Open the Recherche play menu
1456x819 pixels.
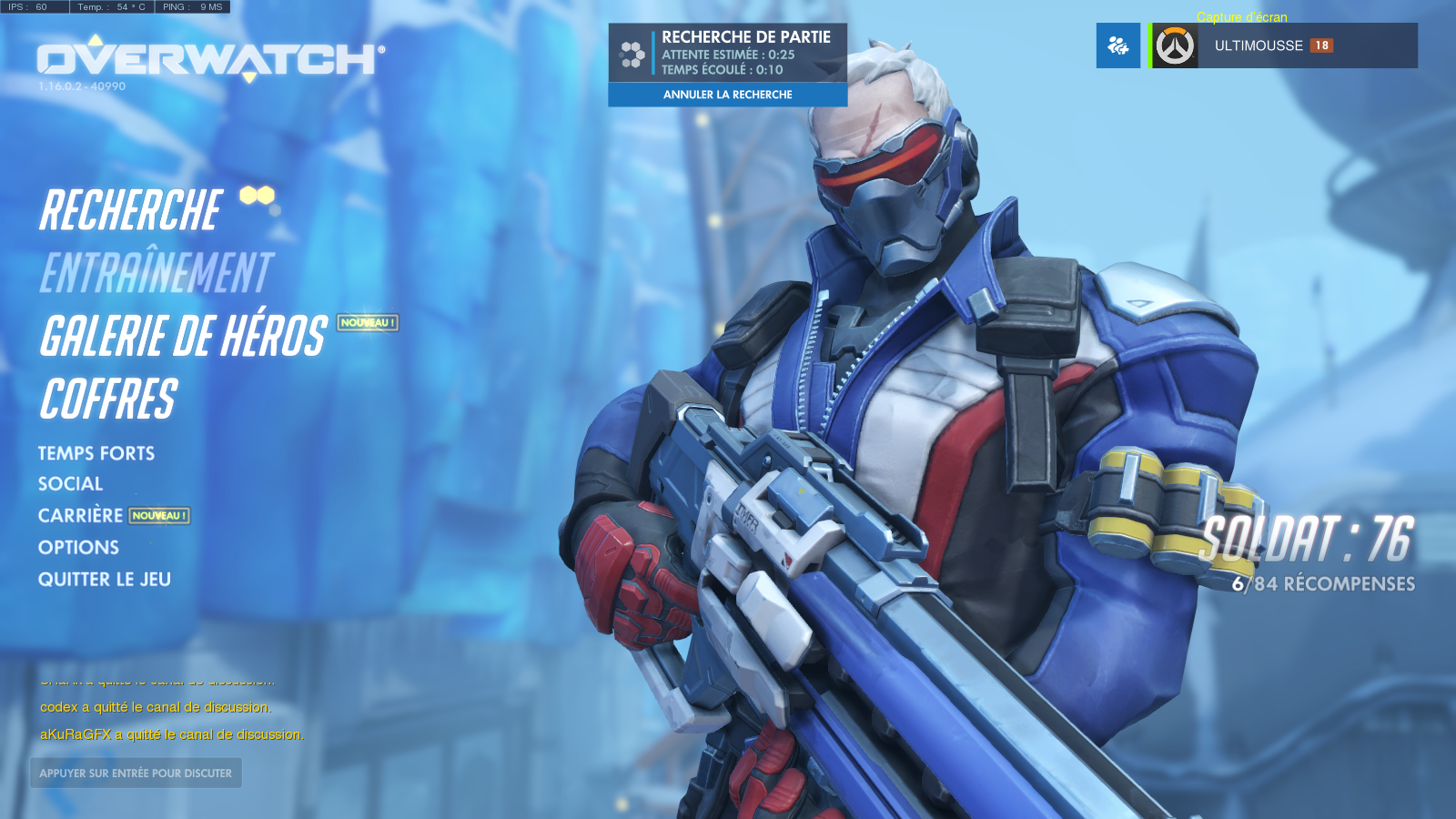point(131,211)
